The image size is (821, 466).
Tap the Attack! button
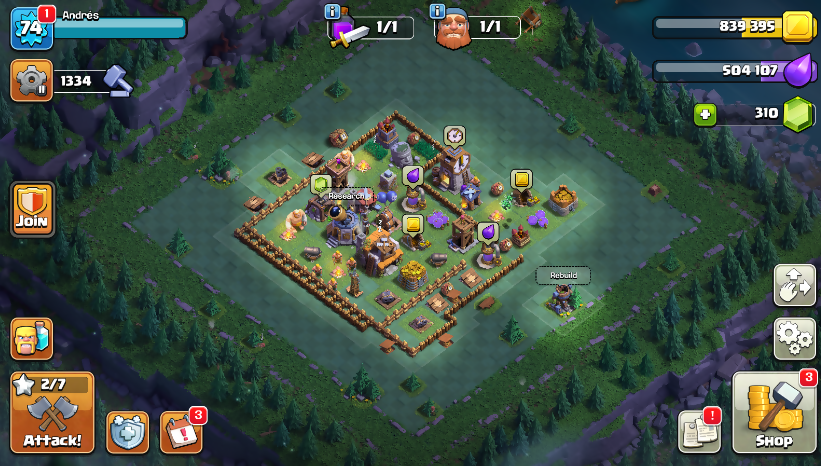click(52, 412)
